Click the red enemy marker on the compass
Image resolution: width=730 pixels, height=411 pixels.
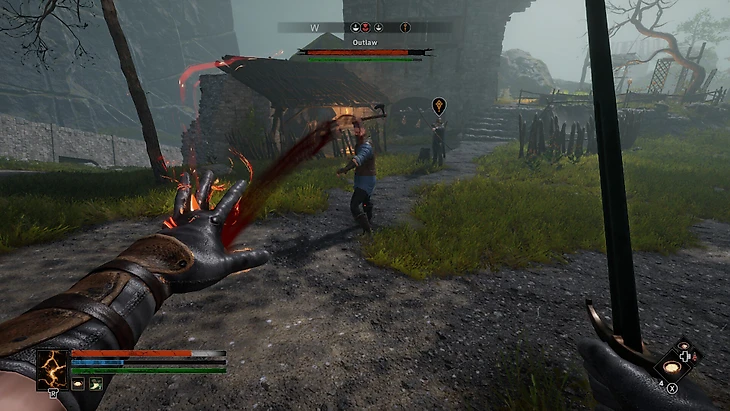click(x=365, y=27)
